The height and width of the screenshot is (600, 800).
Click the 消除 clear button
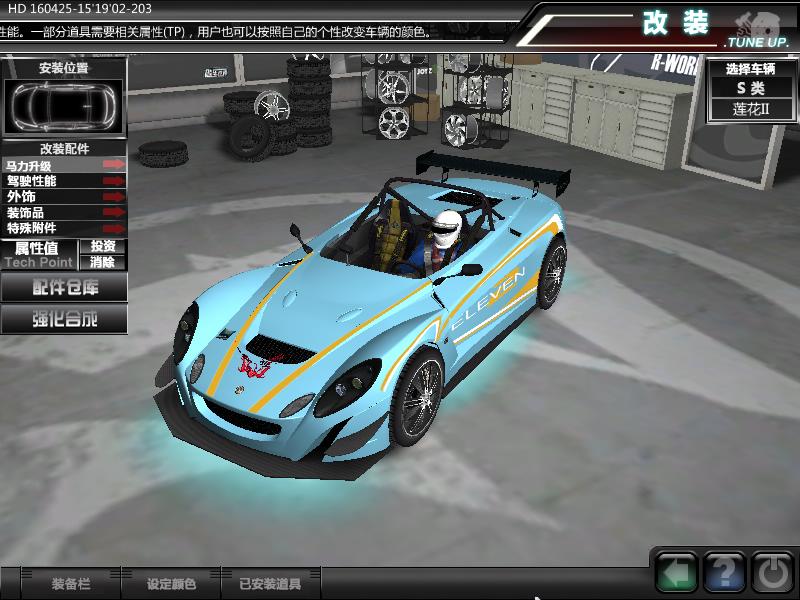(x=103, y=262)
